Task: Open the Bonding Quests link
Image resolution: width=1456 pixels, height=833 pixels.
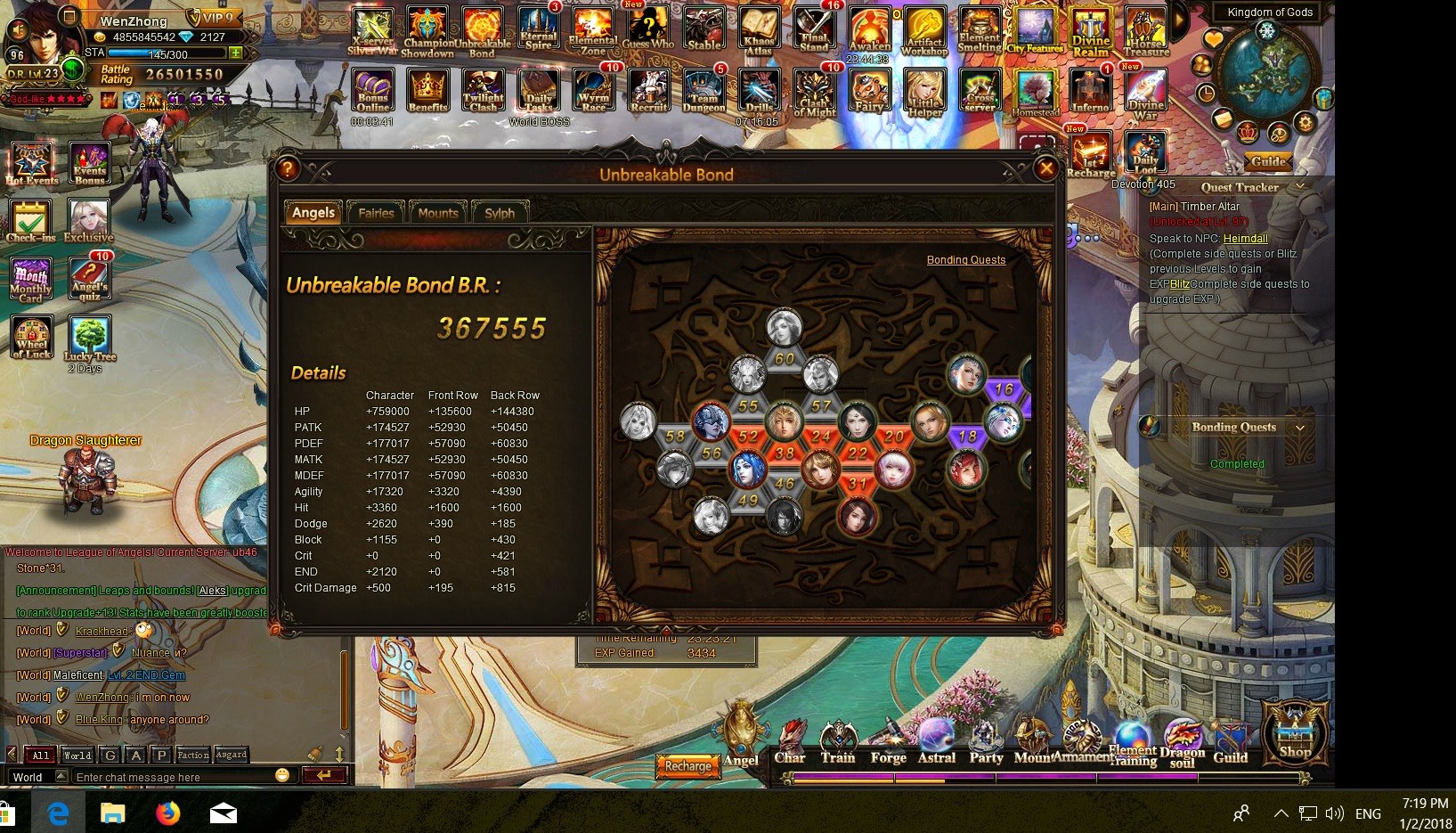Action: click(x=965, y=260)
